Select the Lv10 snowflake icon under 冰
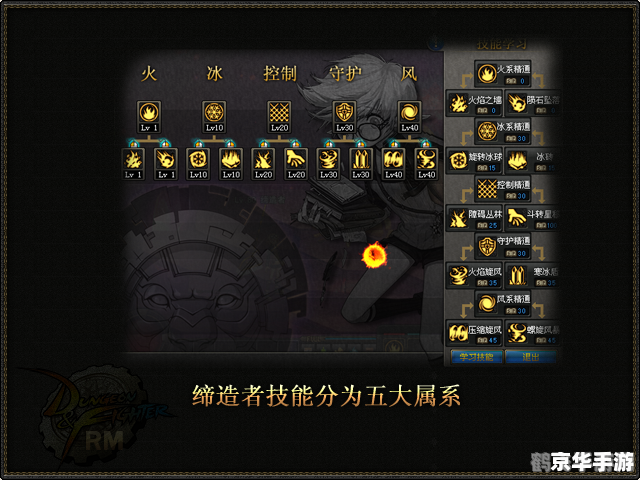 tap(214, 112)
